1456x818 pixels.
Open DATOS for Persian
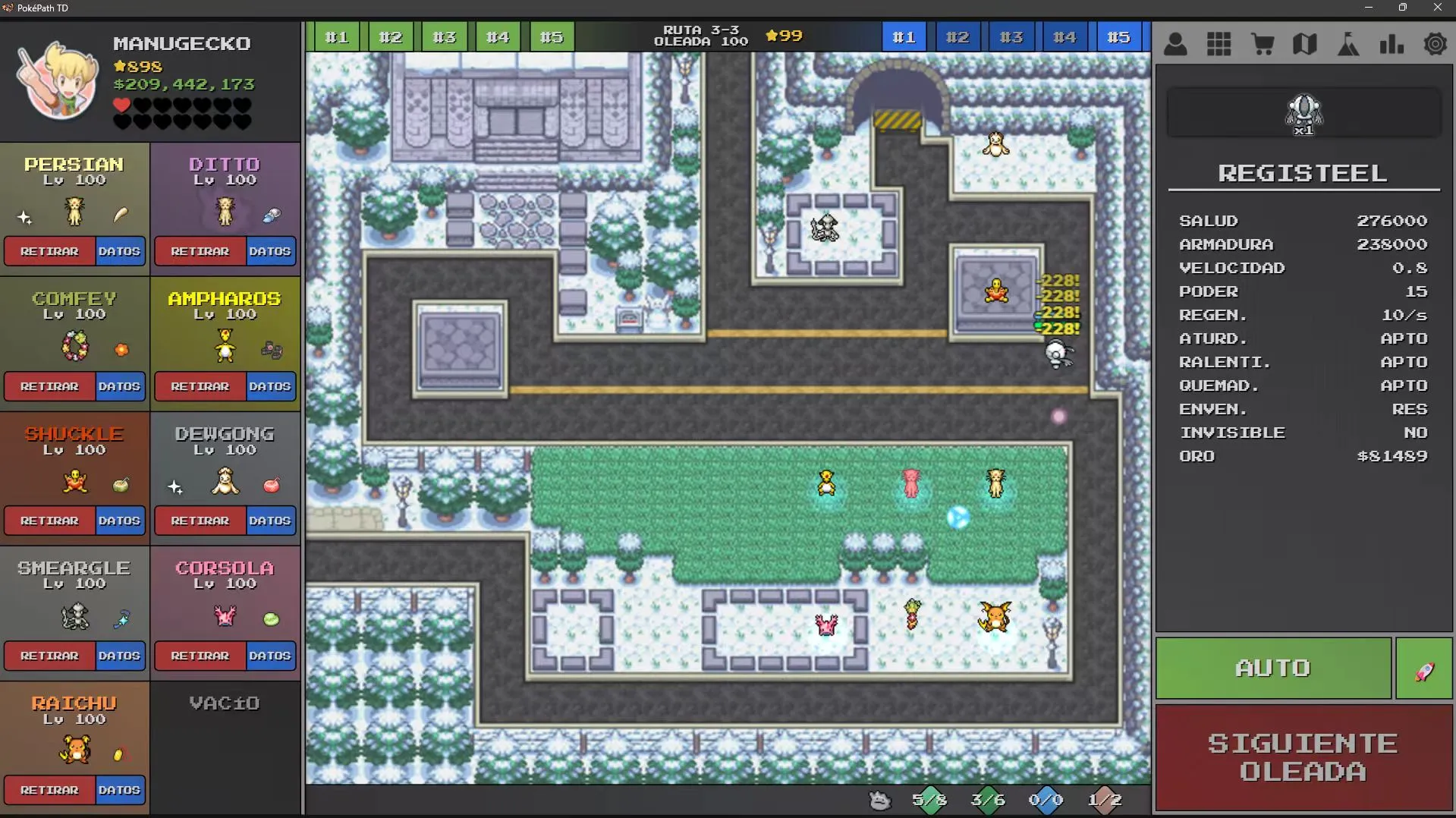coord(119,251)
